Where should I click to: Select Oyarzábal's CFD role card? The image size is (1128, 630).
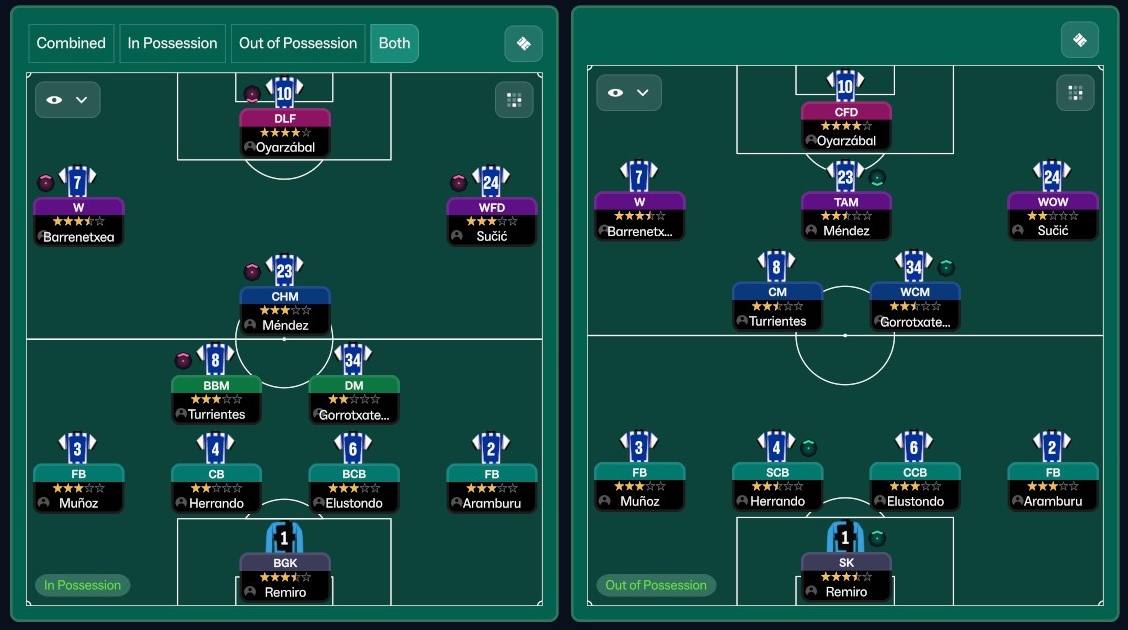click(x=846, y=126)
